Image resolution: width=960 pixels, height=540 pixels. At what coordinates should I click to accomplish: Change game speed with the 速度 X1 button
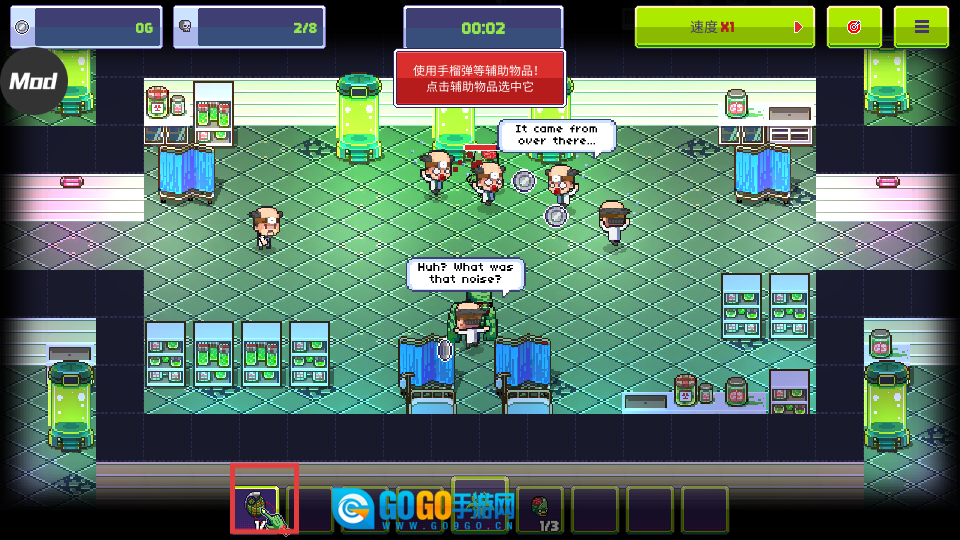click(724, 27)
